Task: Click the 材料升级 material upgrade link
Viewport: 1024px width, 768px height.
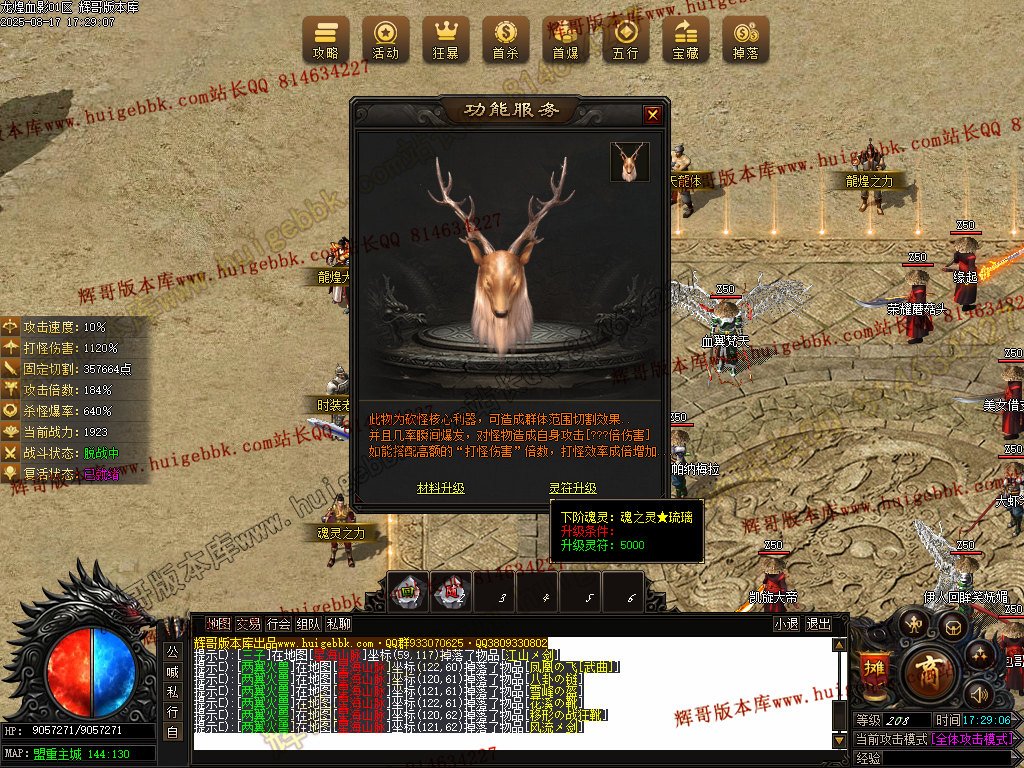Action: point(441,488)
